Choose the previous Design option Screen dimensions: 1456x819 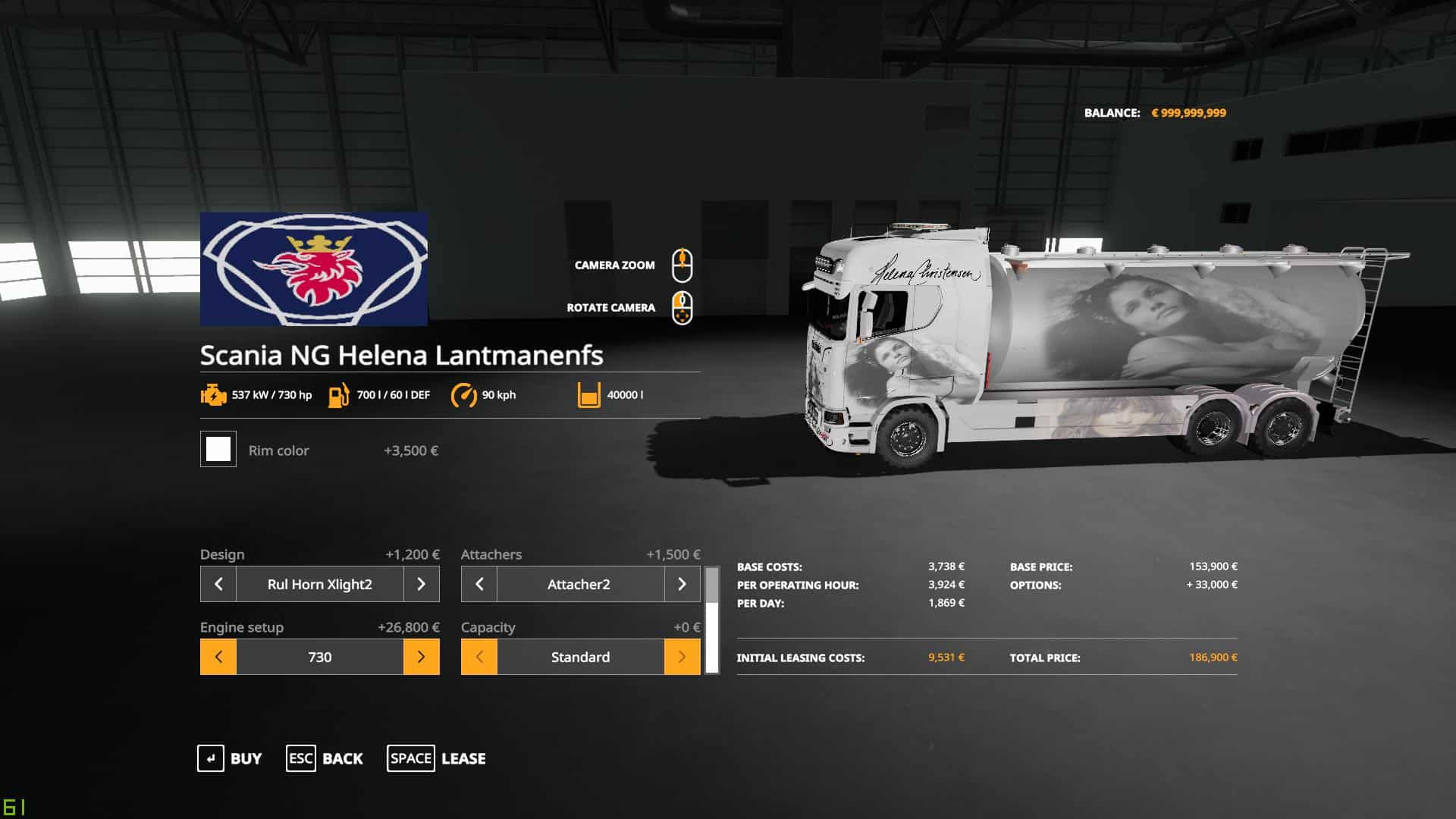[x=218, y=584]
